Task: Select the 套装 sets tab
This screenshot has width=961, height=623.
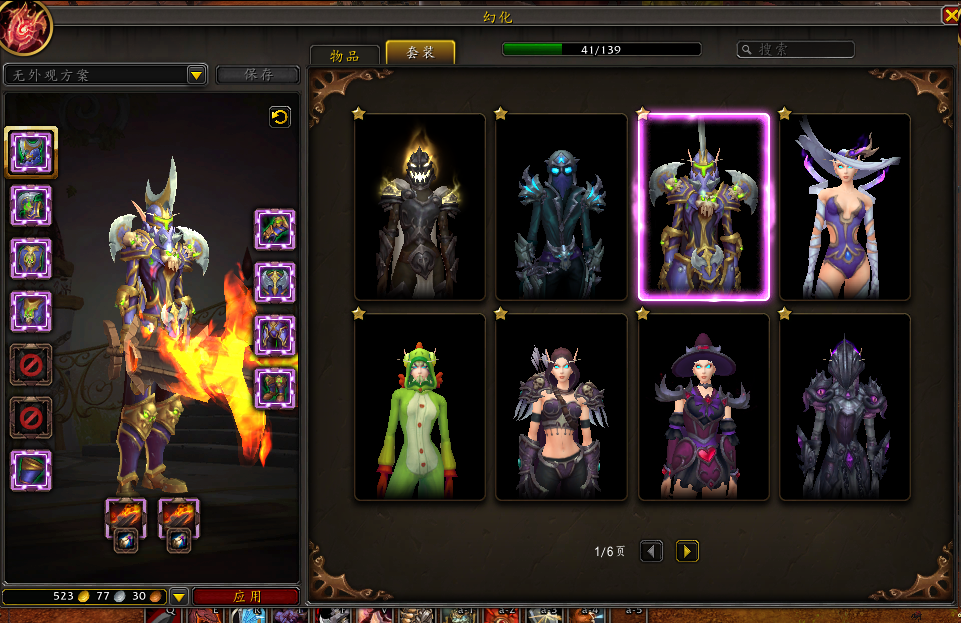Action: tap(420, 53)
